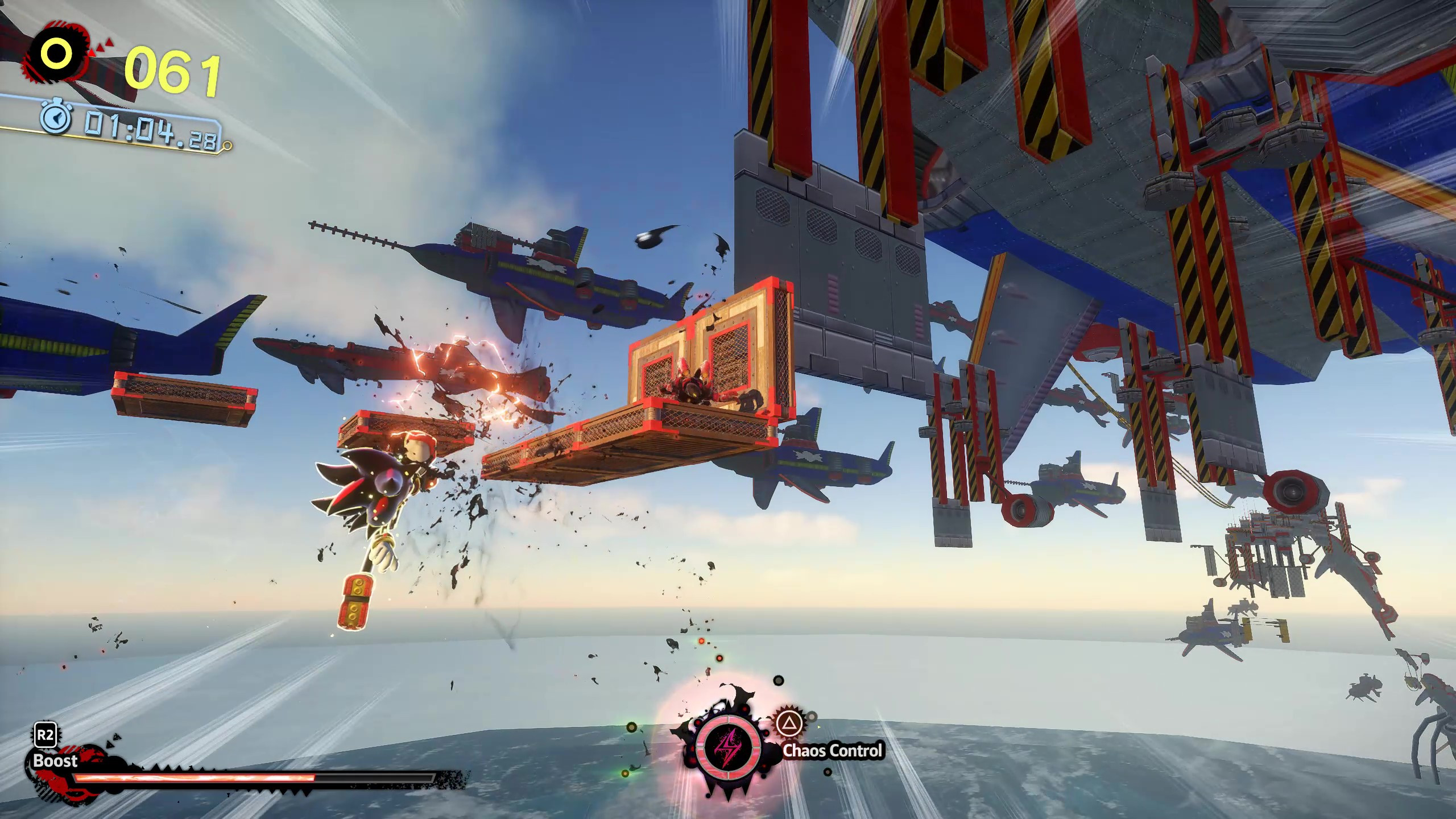Click the Boost label text
The image size is (1456, 819).
click(55, 762)
